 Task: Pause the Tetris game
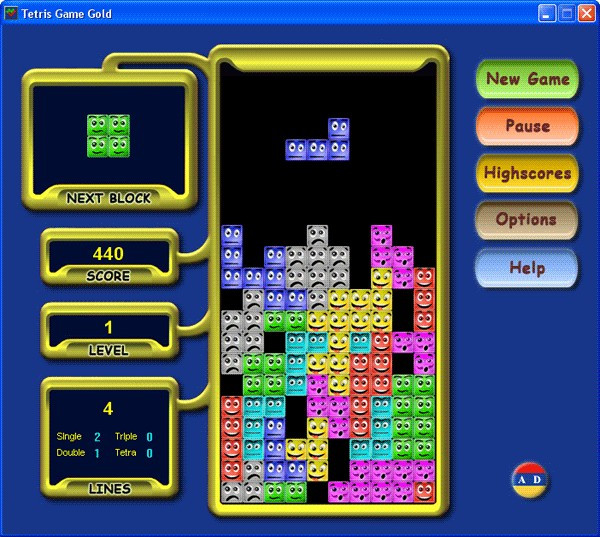[527, 126]
